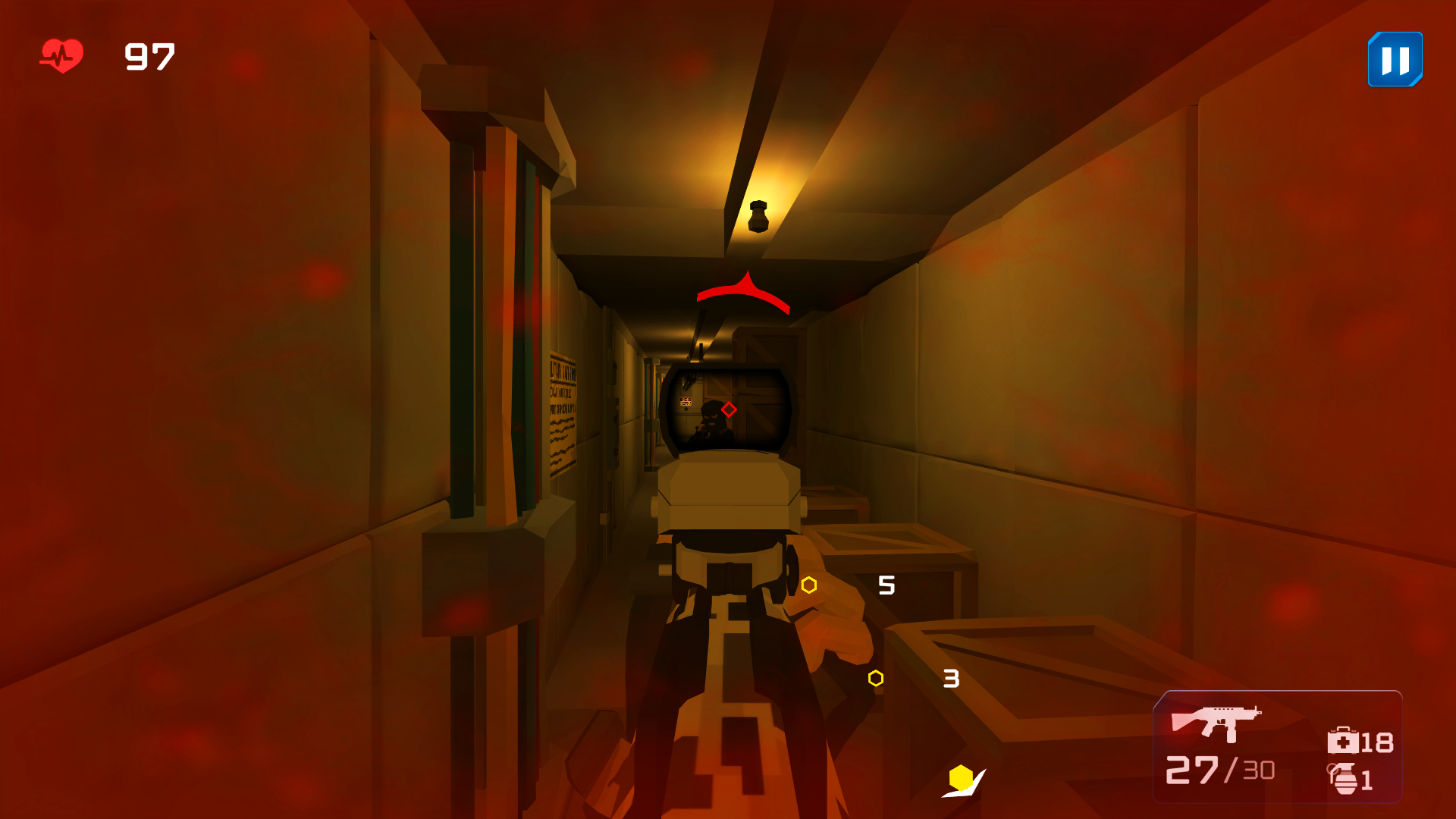The width and height of the screenshot is (1456, 819).
Task: Click the red curved hit-direction indicator
Action: coord(743,292)
